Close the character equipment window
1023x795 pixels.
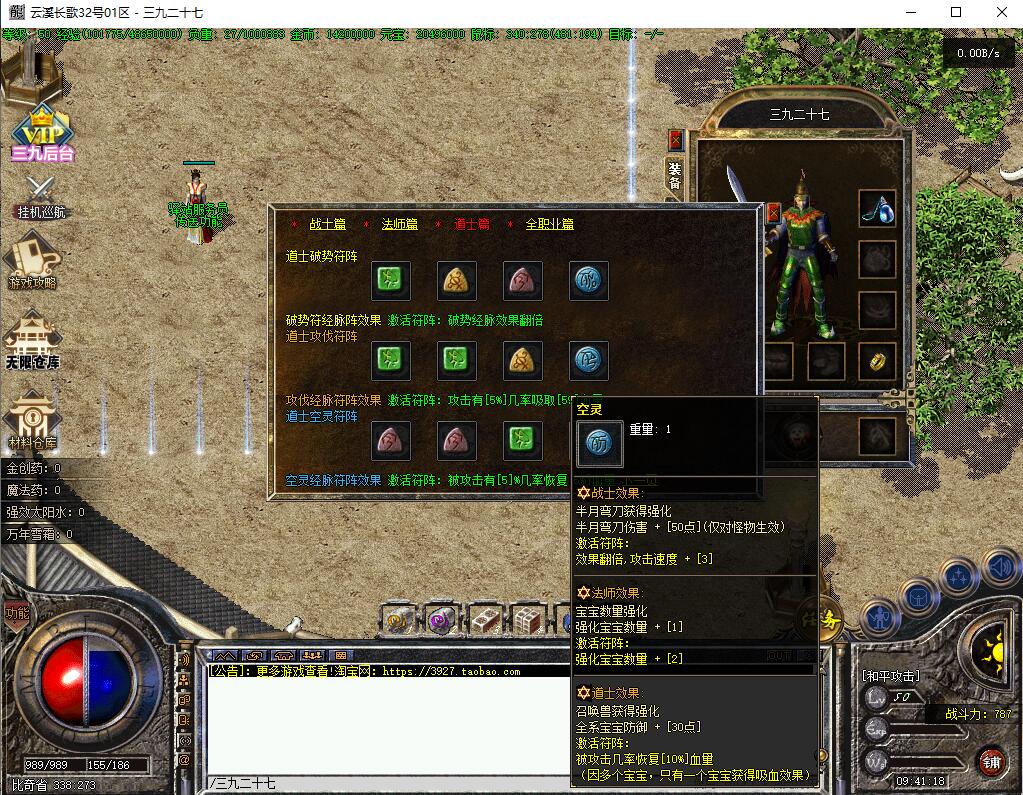pyautogui.click(x=676, y=139)
